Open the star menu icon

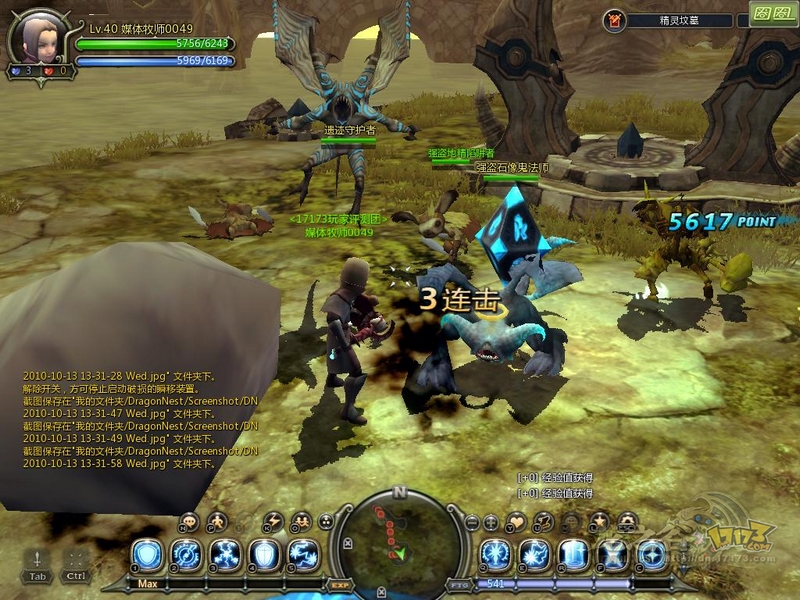click(x=599, y=522)
